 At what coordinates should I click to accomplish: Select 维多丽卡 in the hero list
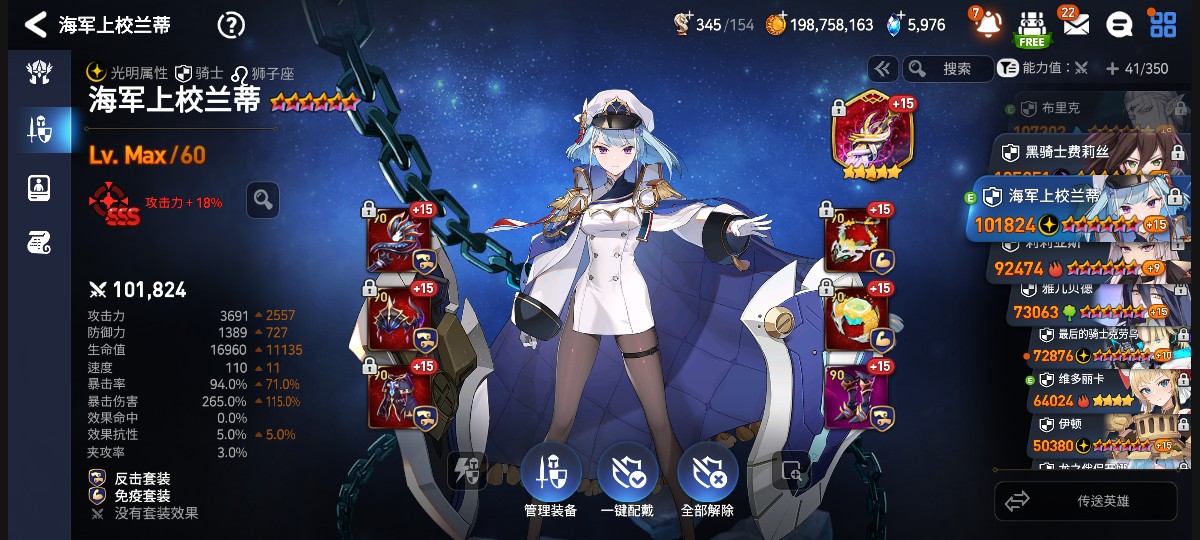coord(1090,390)
